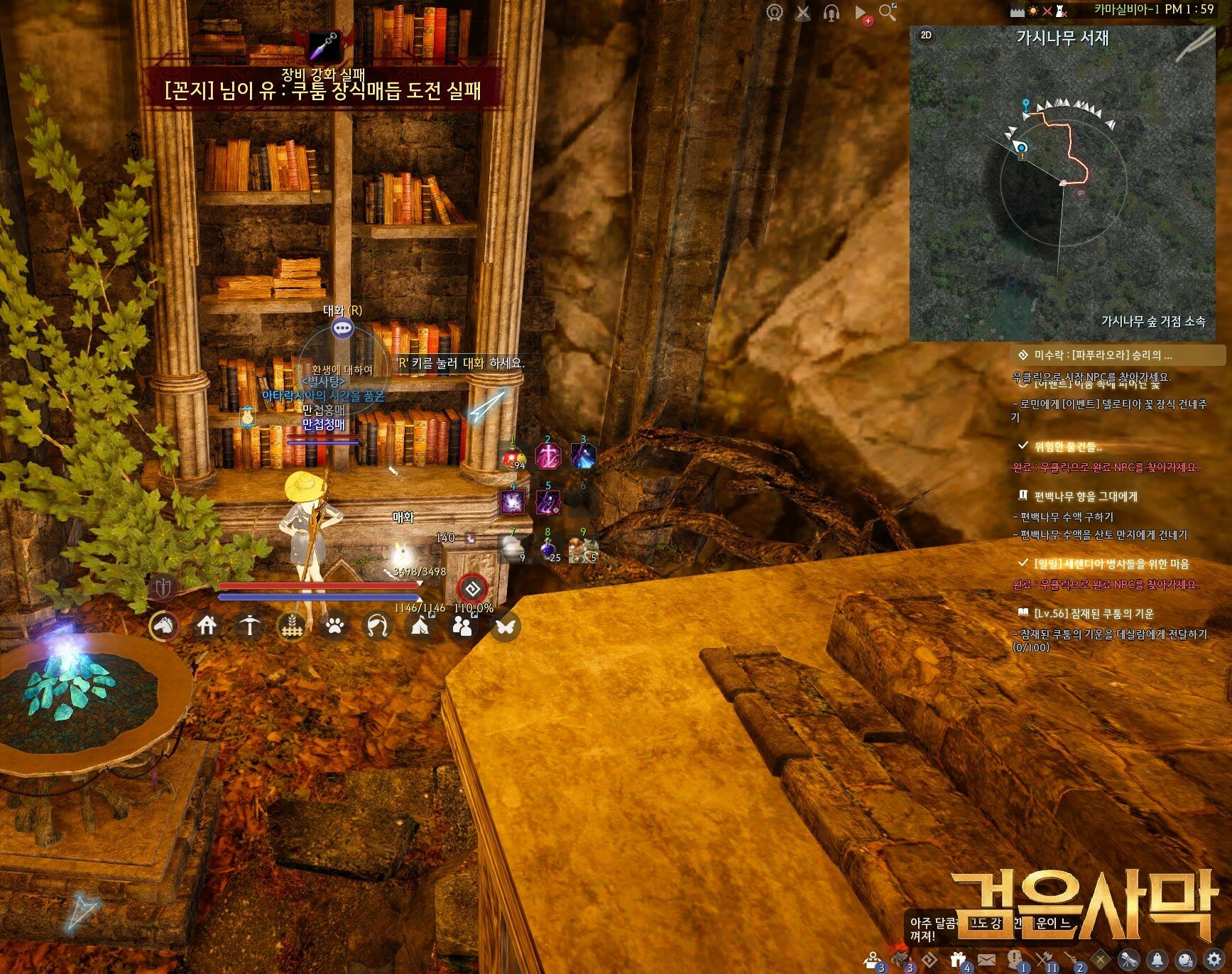Open the pet paw icon

[x=334, y=626]
